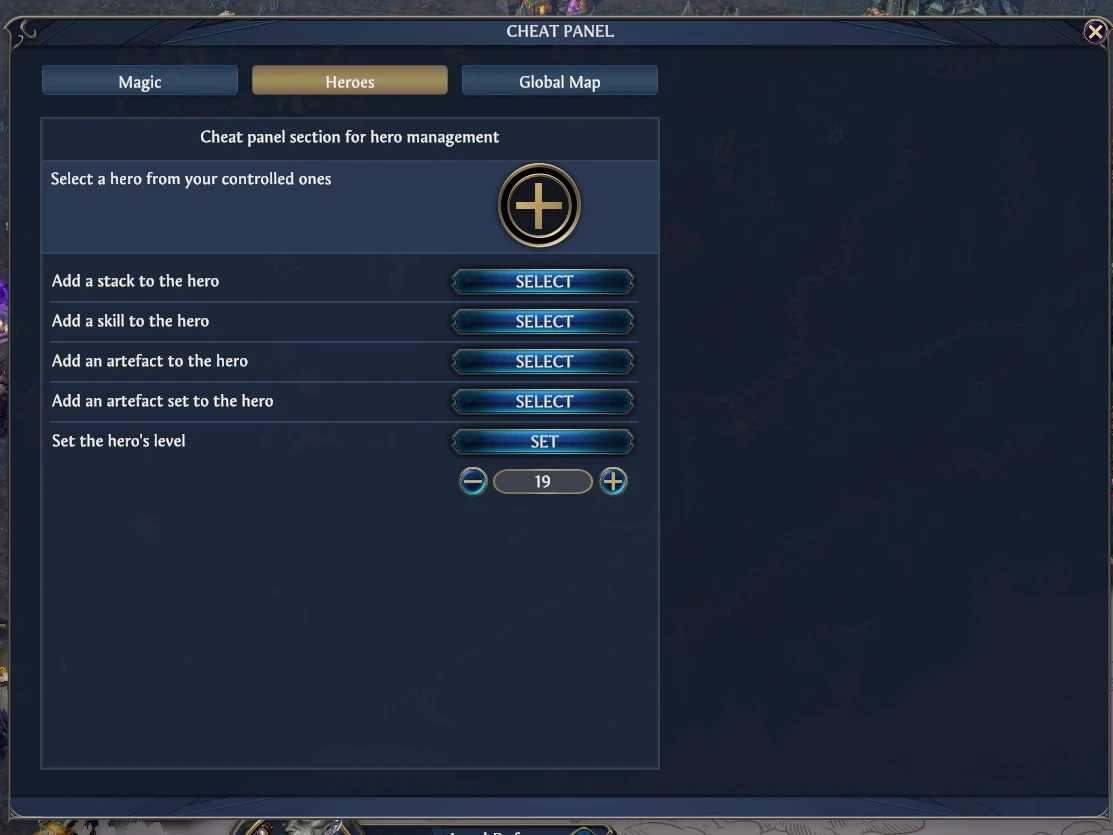Close the Cheat Panel window
1113x835 pixels.
coord(1095,32)
